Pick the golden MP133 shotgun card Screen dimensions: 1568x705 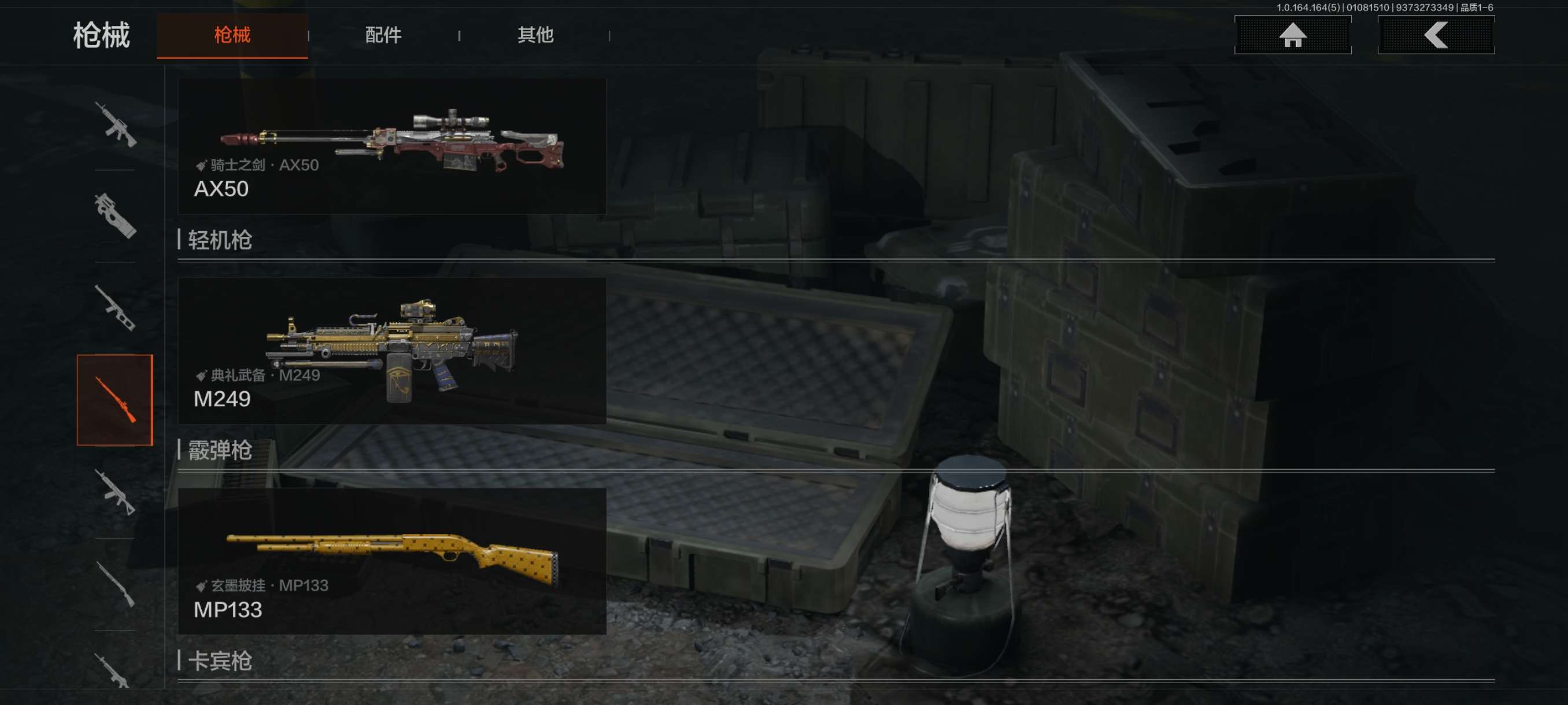pyautogui.click(x=391, y=561)
